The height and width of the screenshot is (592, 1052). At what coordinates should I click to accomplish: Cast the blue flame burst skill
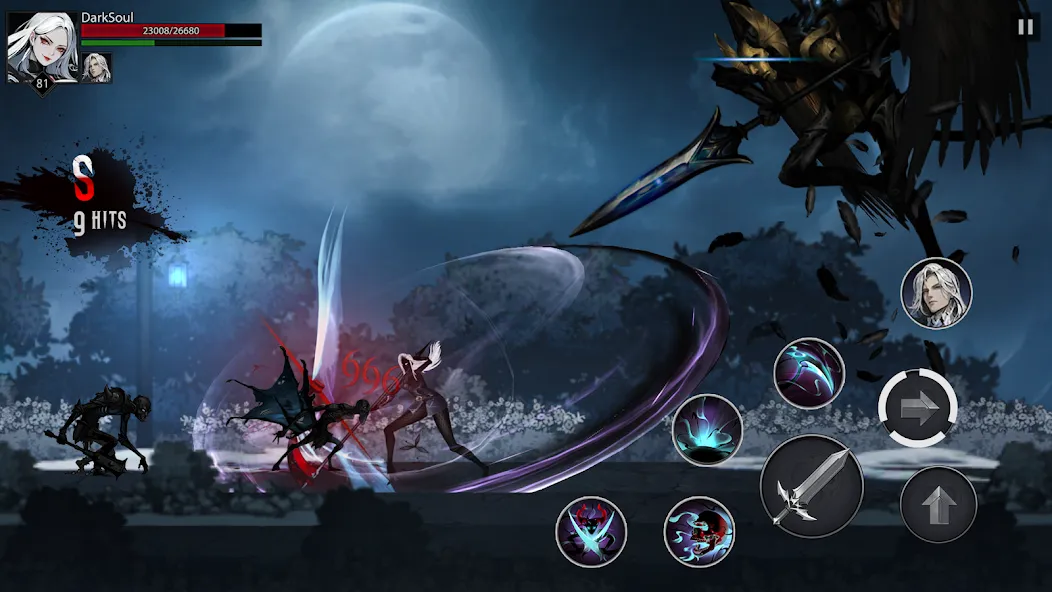click(x=707, y=430)
